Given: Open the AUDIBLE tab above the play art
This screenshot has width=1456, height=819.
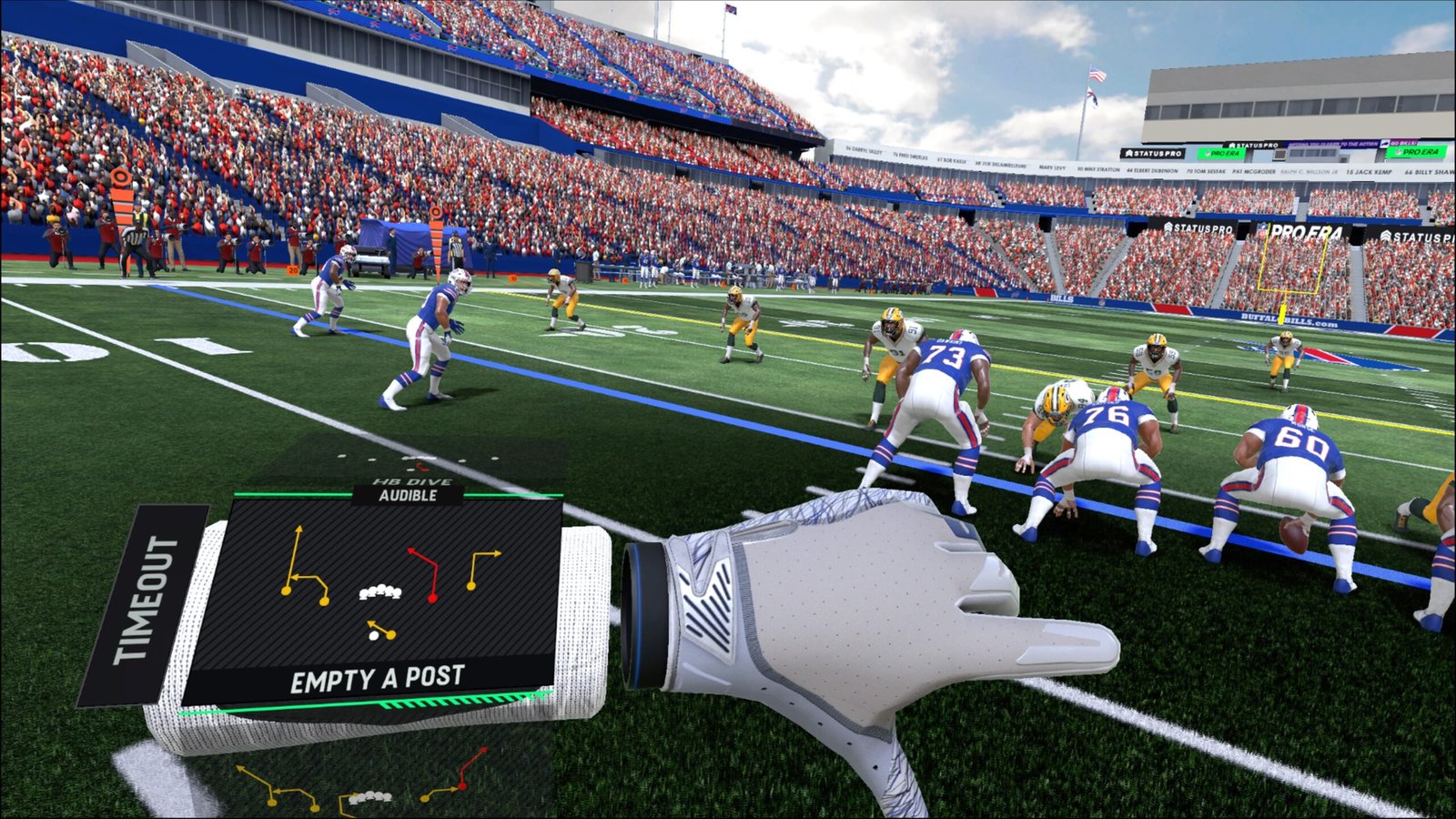Looking at the screenshot, I should [x=411, y=497].
